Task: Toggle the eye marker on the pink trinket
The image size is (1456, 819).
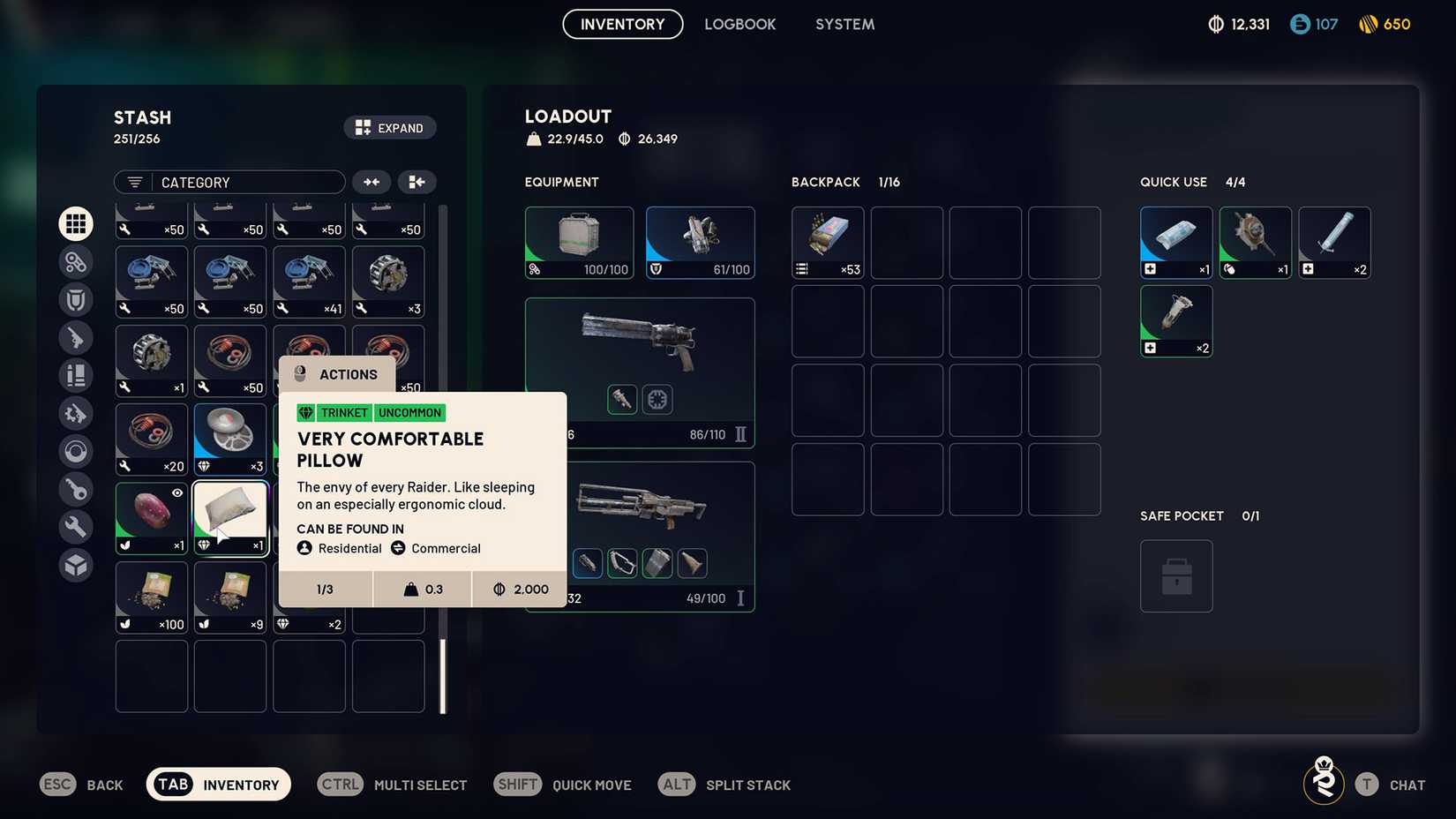Action: click(176, 492)
